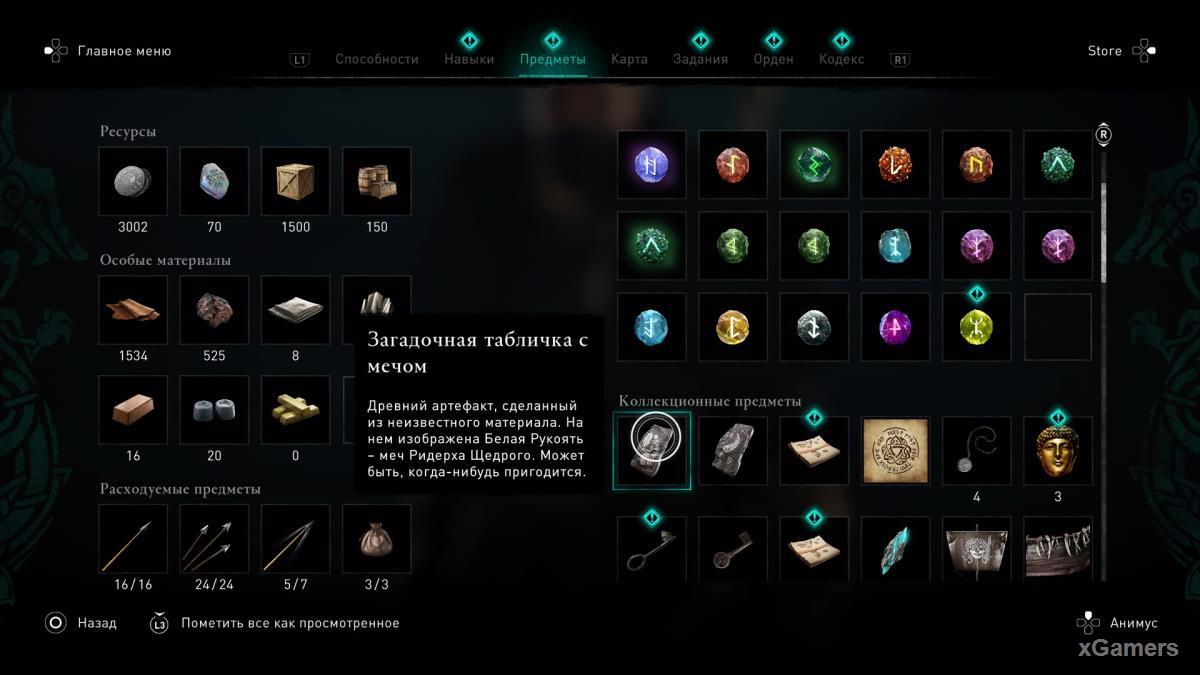Open the Задания tab
Viewport: 1200px width, 675px height.
[x=700, y=59]
